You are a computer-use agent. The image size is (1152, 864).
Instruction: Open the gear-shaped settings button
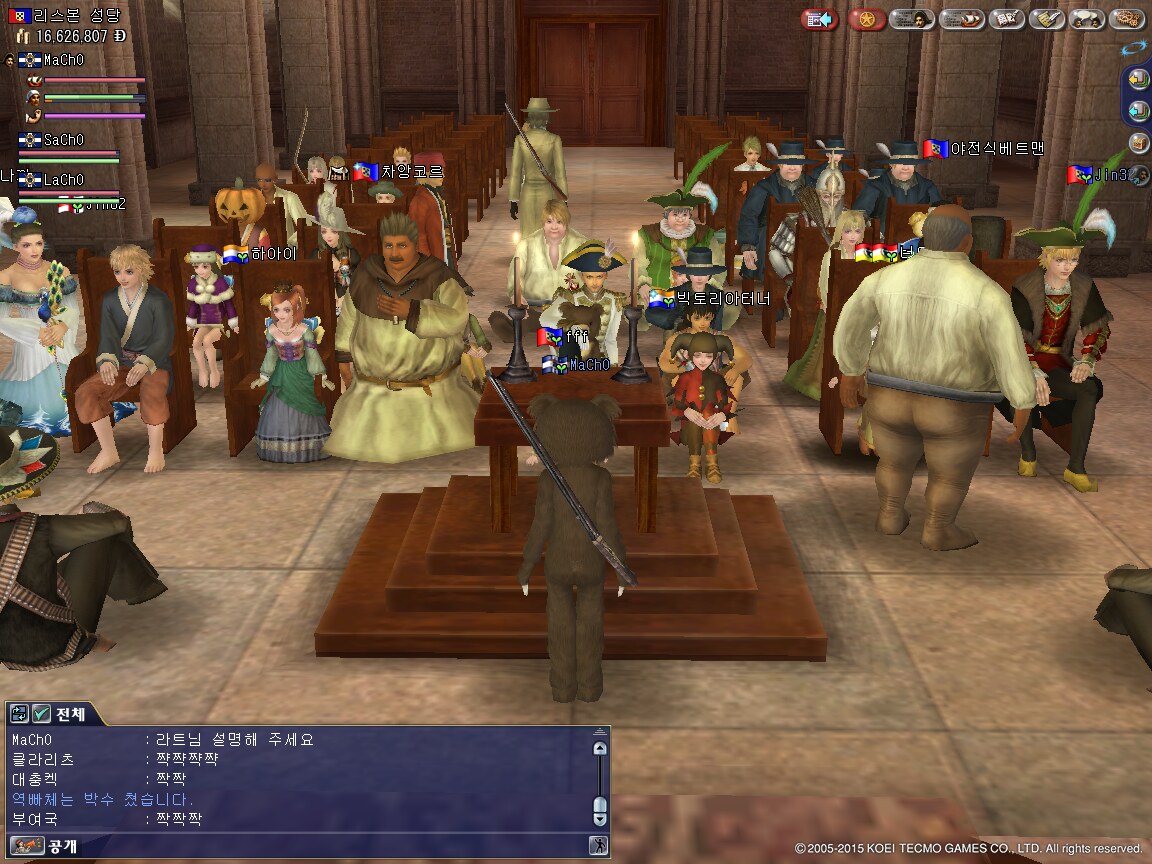(x=1127, y=19)
